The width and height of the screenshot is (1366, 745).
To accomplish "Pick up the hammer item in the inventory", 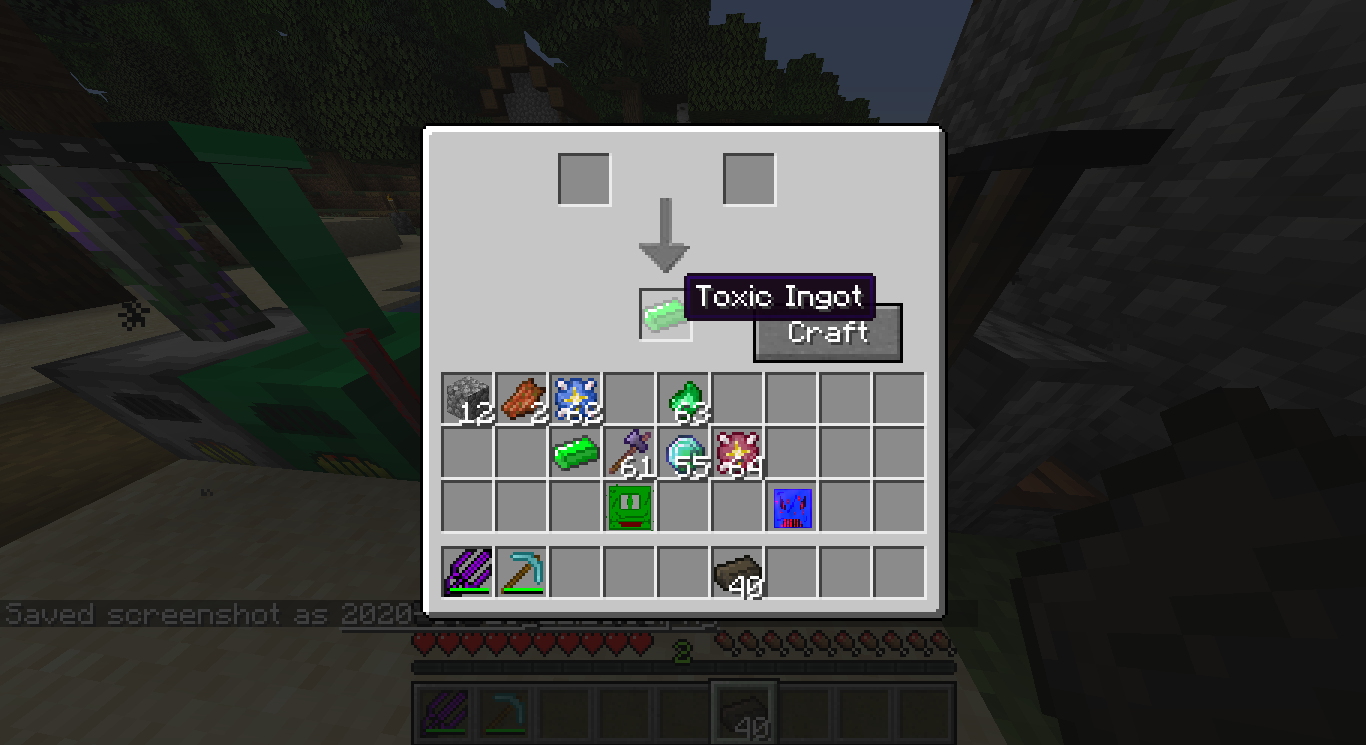I will 630,453.
